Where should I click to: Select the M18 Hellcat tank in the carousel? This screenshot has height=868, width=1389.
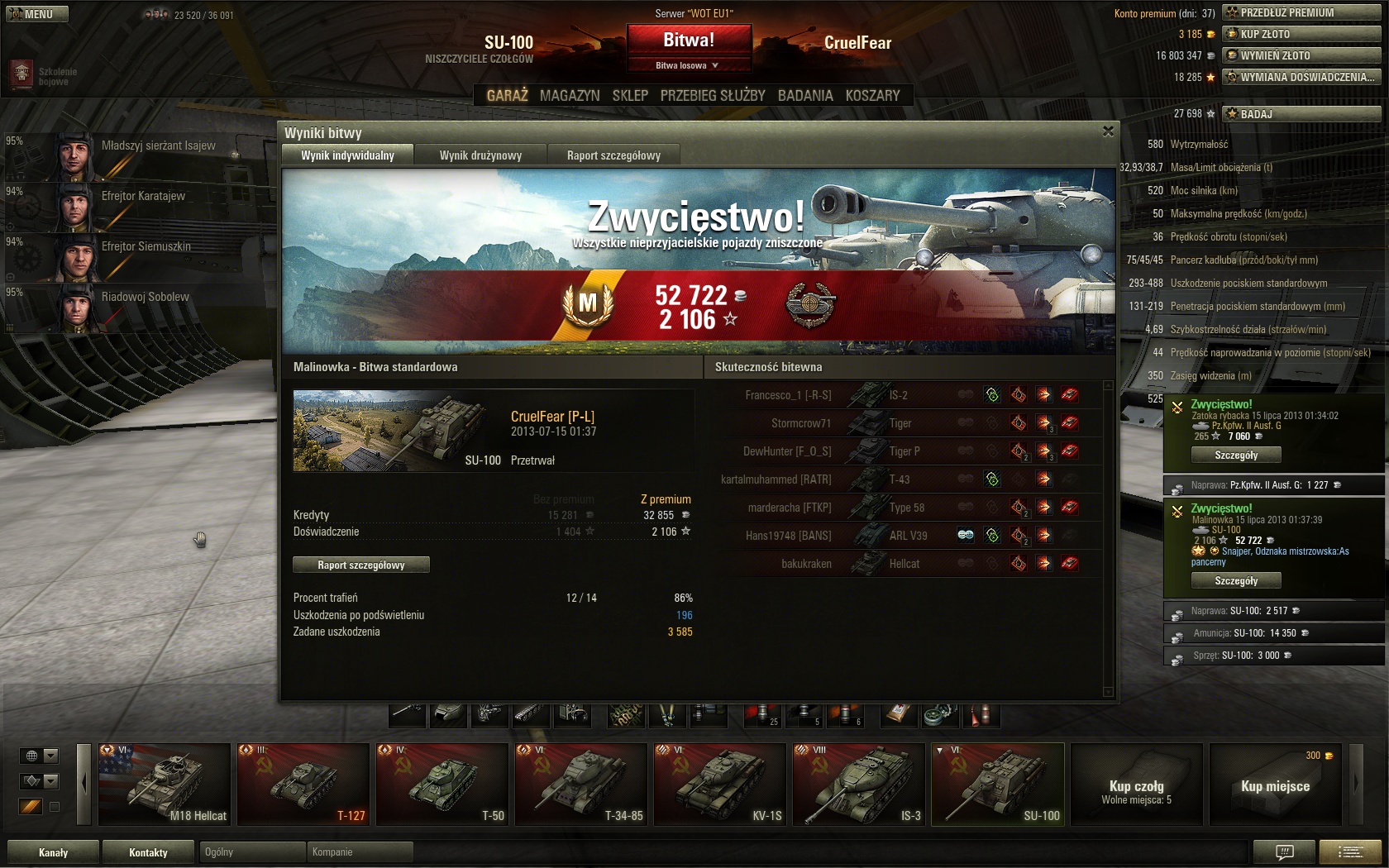click(x=165, y=784)
